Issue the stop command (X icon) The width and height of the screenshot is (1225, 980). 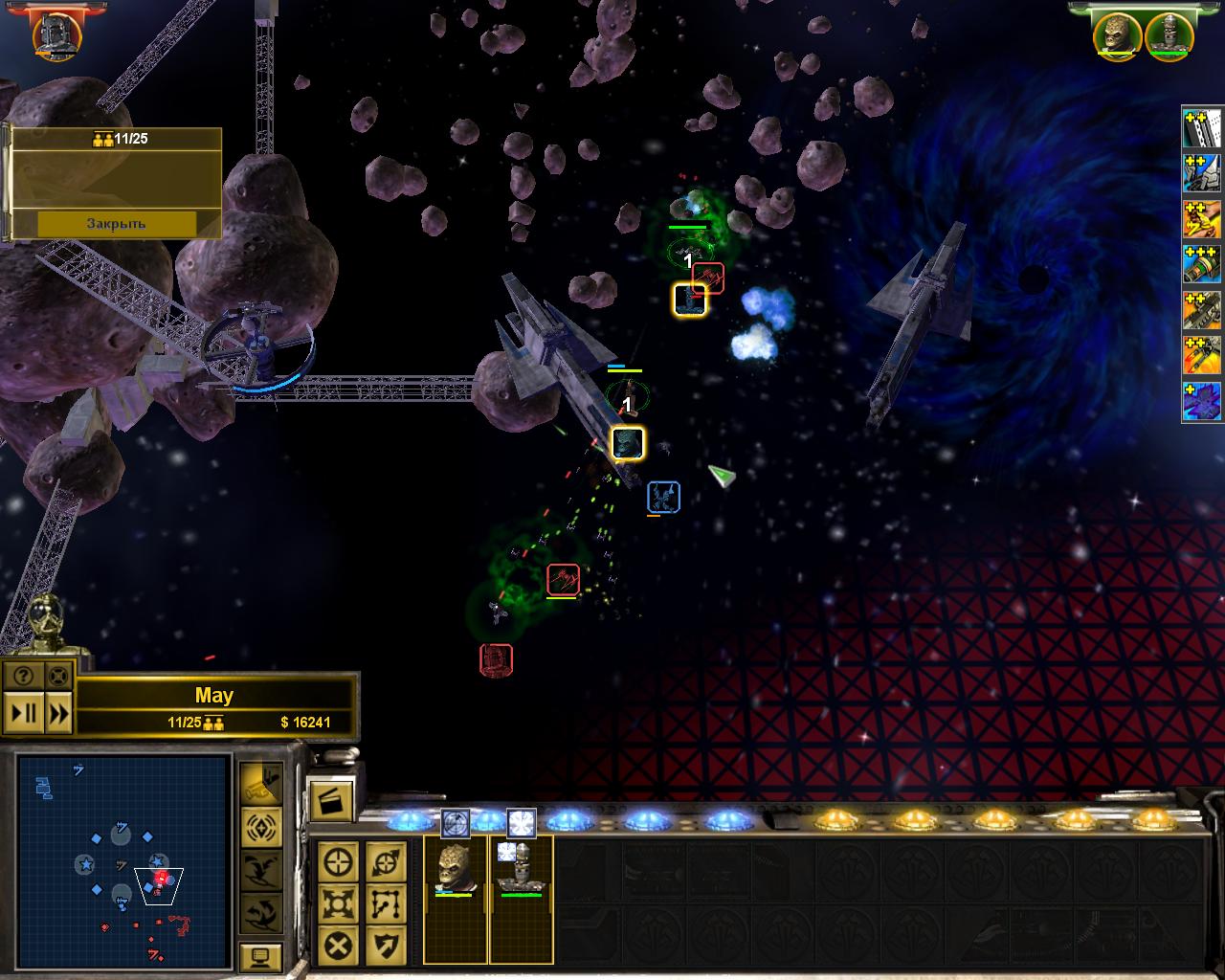pos(339,946)
